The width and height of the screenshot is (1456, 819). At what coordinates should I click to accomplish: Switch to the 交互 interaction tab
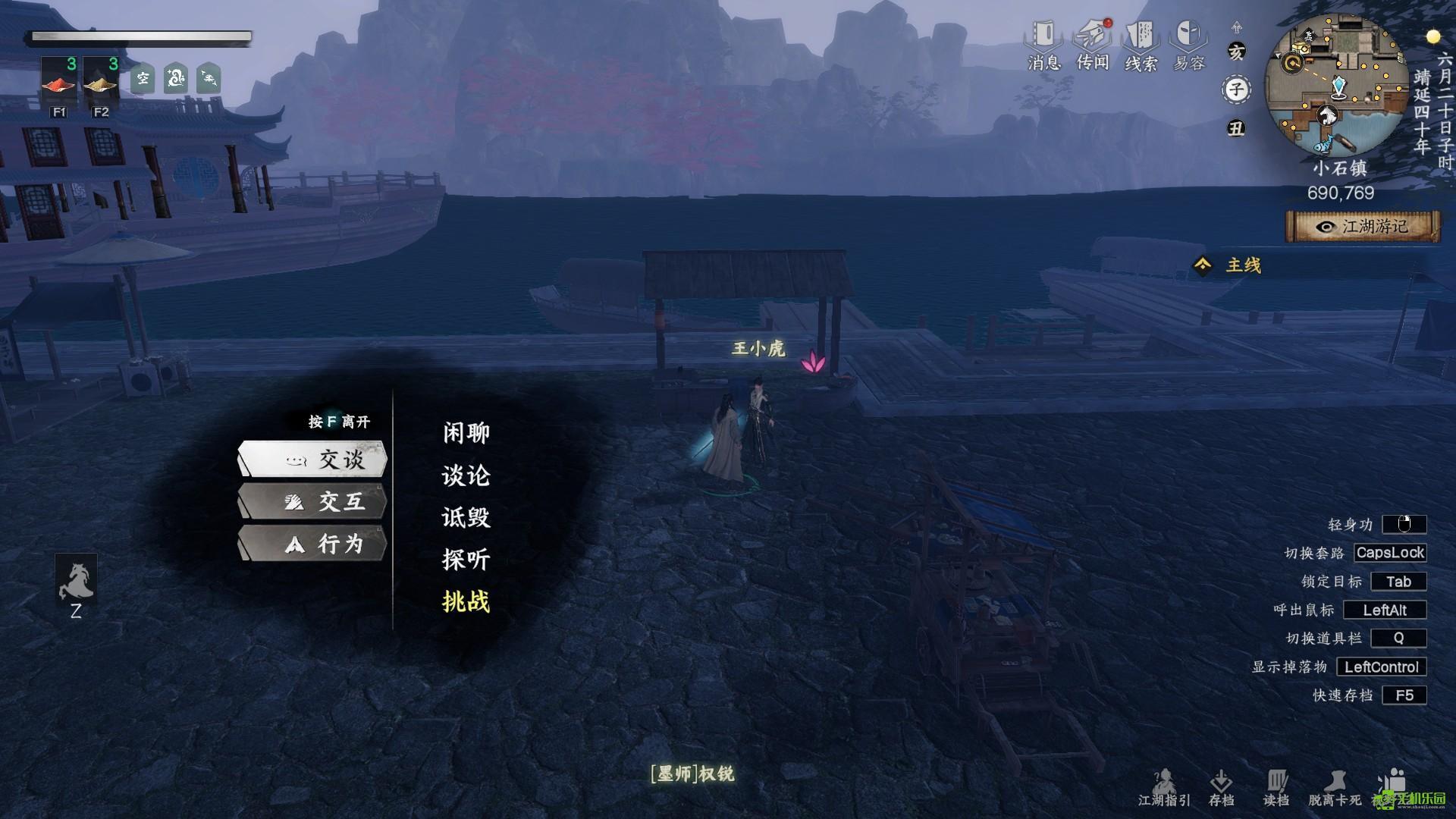313,501
